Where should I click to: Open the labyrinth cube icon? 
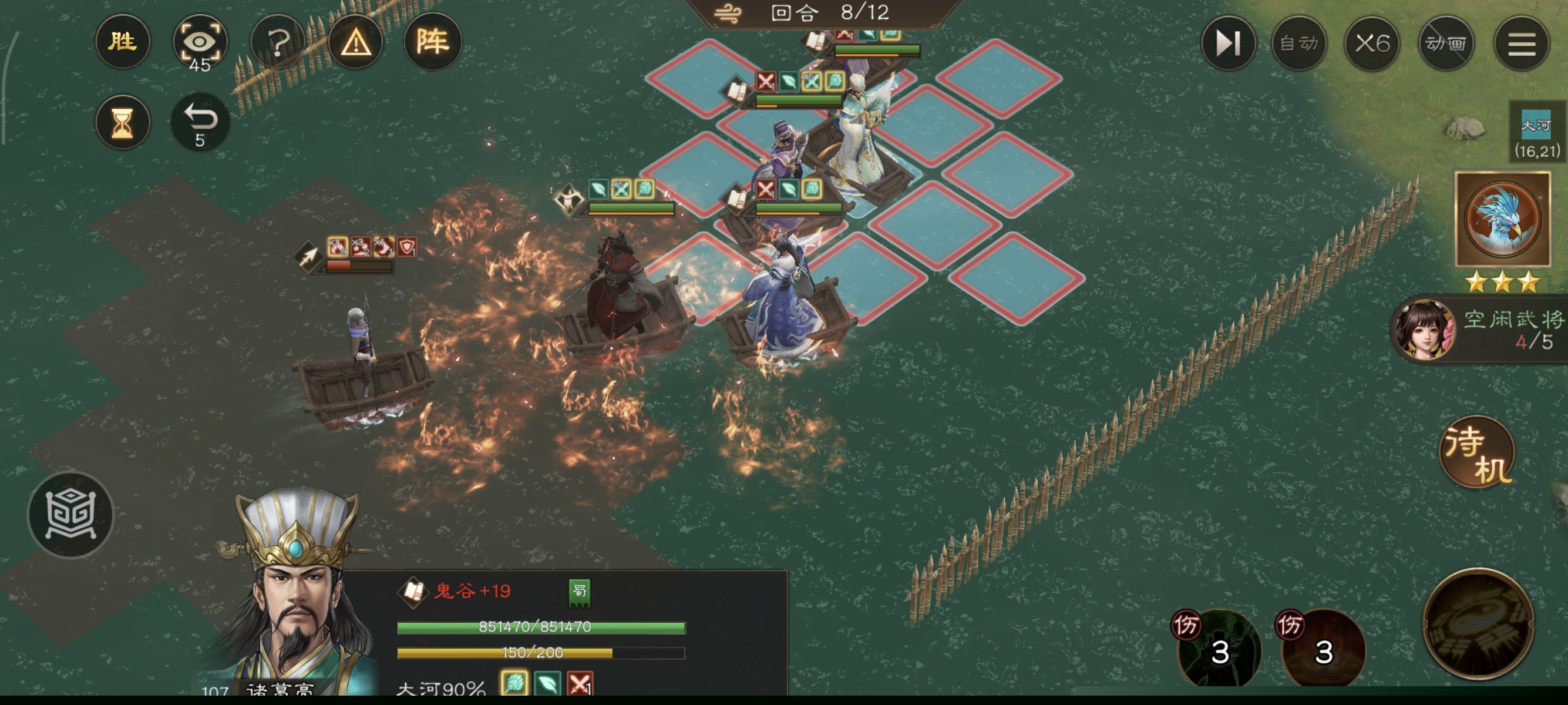(x=70, y=515)
